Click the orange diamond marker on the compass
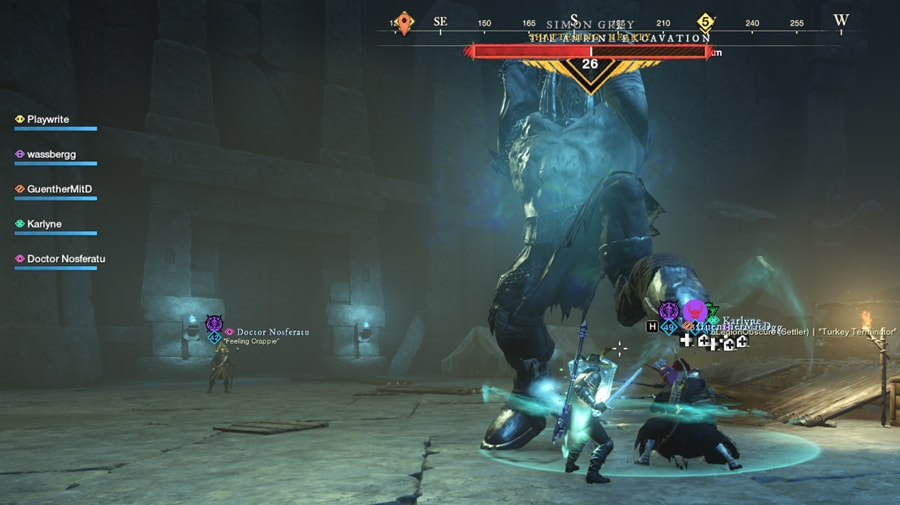This screenshot has width=900, height=505. (x=404, y=21)
